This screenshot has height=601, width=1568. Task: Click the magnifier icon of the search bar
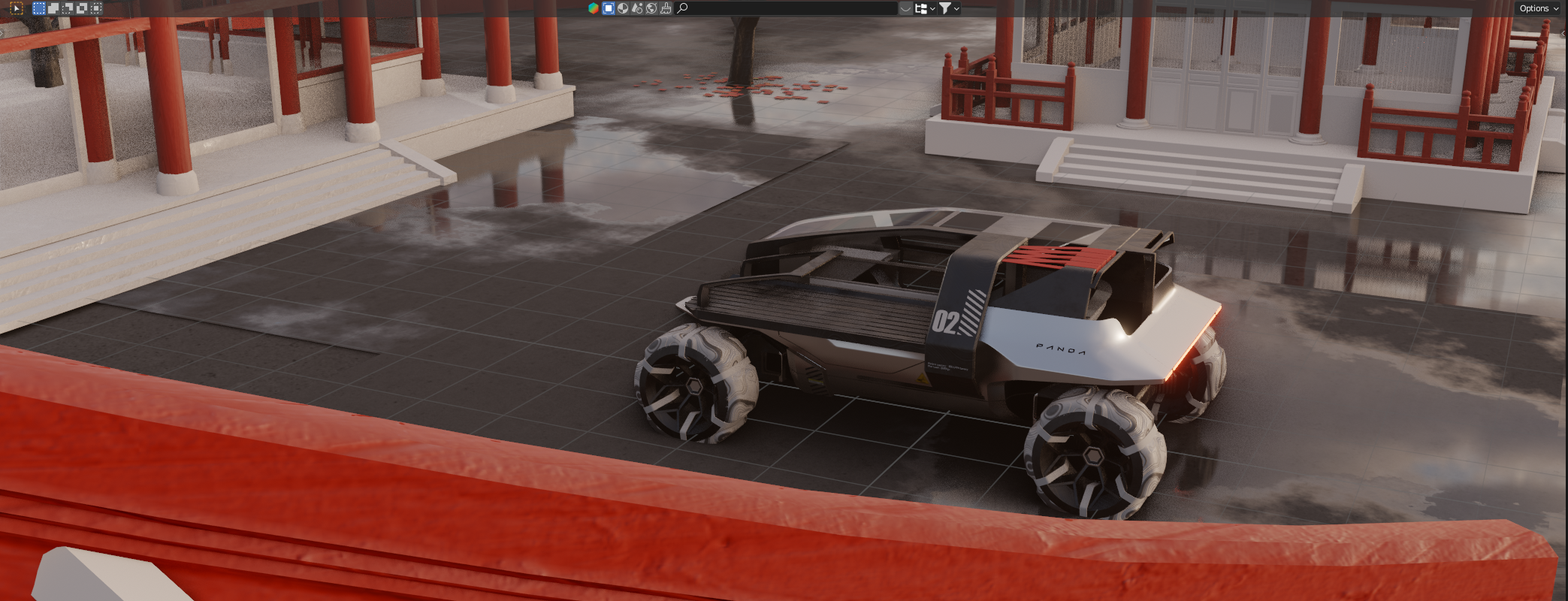682,8
